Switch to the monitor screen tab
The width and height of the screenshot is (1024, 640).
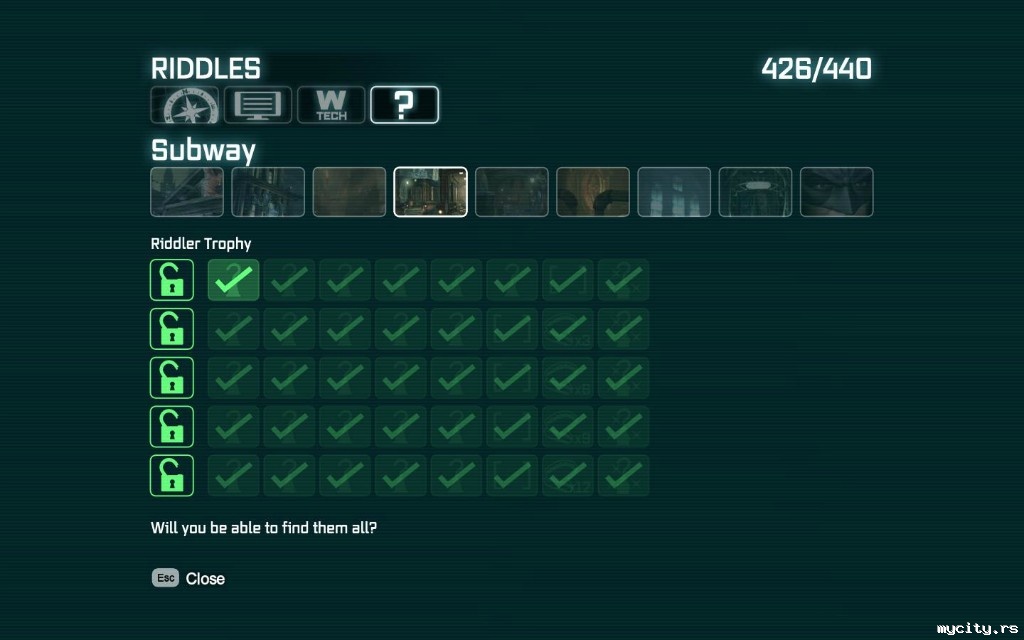[258, 105]
